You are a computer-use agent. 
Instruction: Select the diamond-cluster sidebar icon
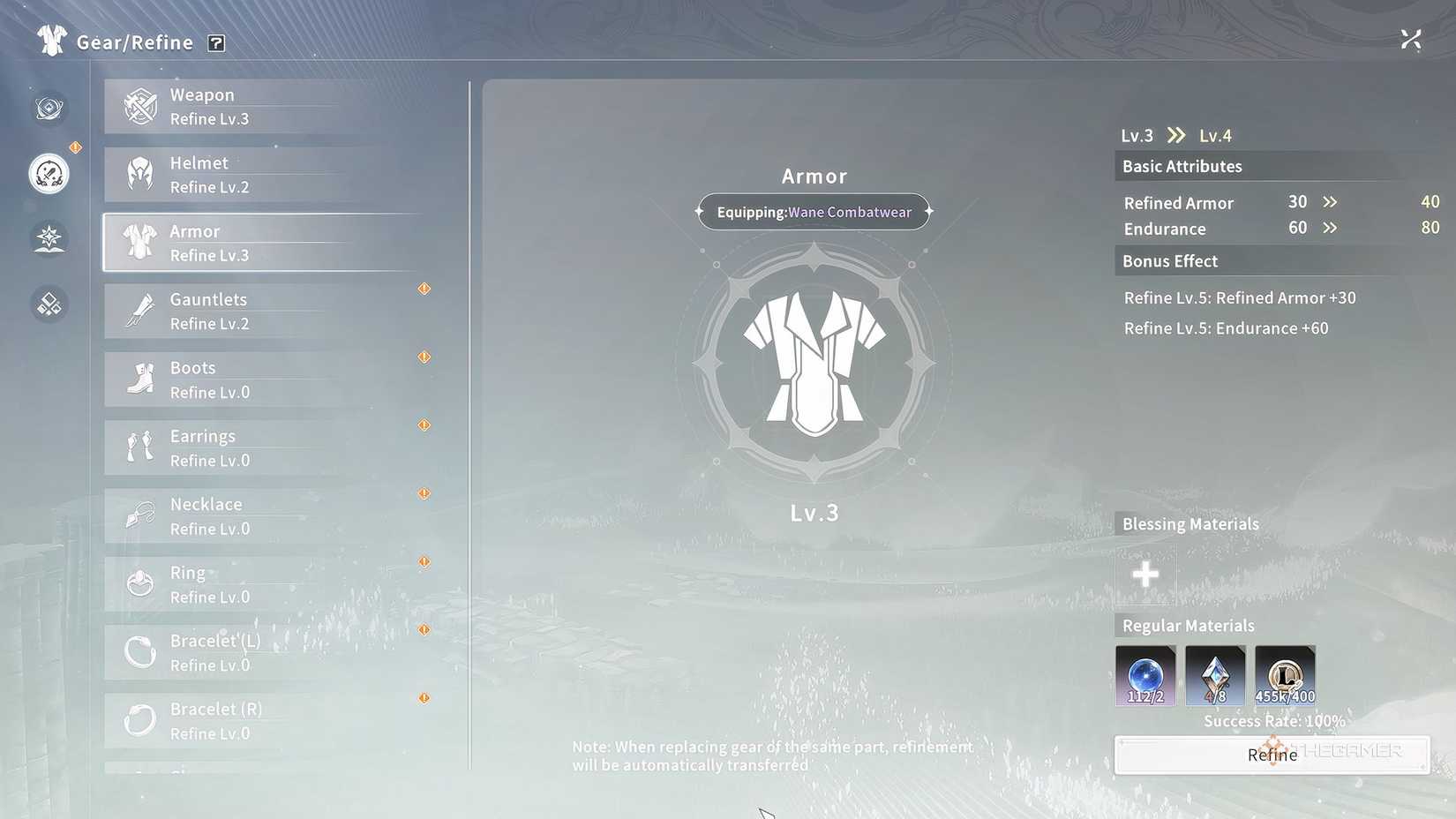pos(49,304)
